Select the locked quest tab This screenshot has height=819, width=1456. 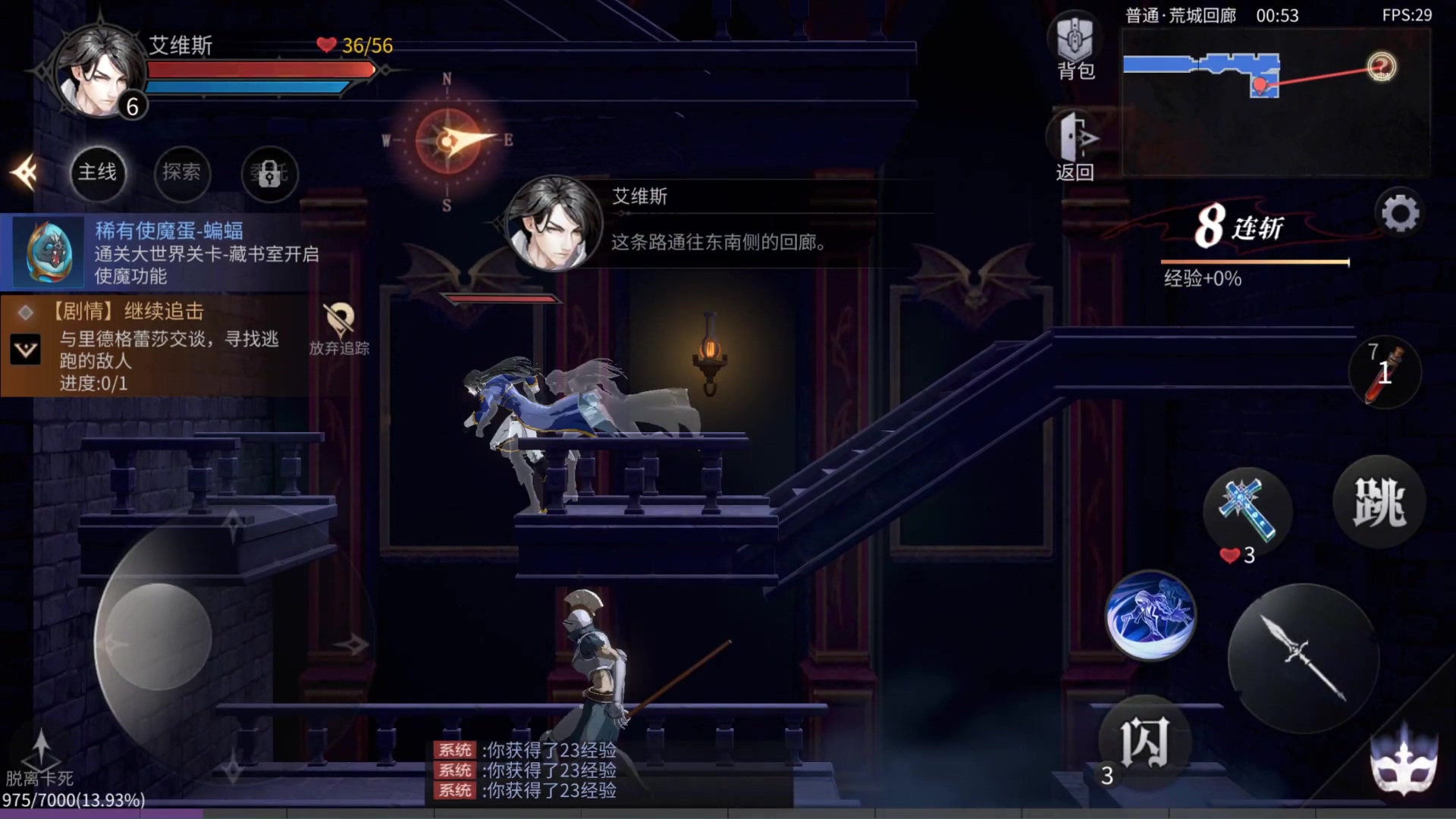pyautogui.click(x=269, y=174)
